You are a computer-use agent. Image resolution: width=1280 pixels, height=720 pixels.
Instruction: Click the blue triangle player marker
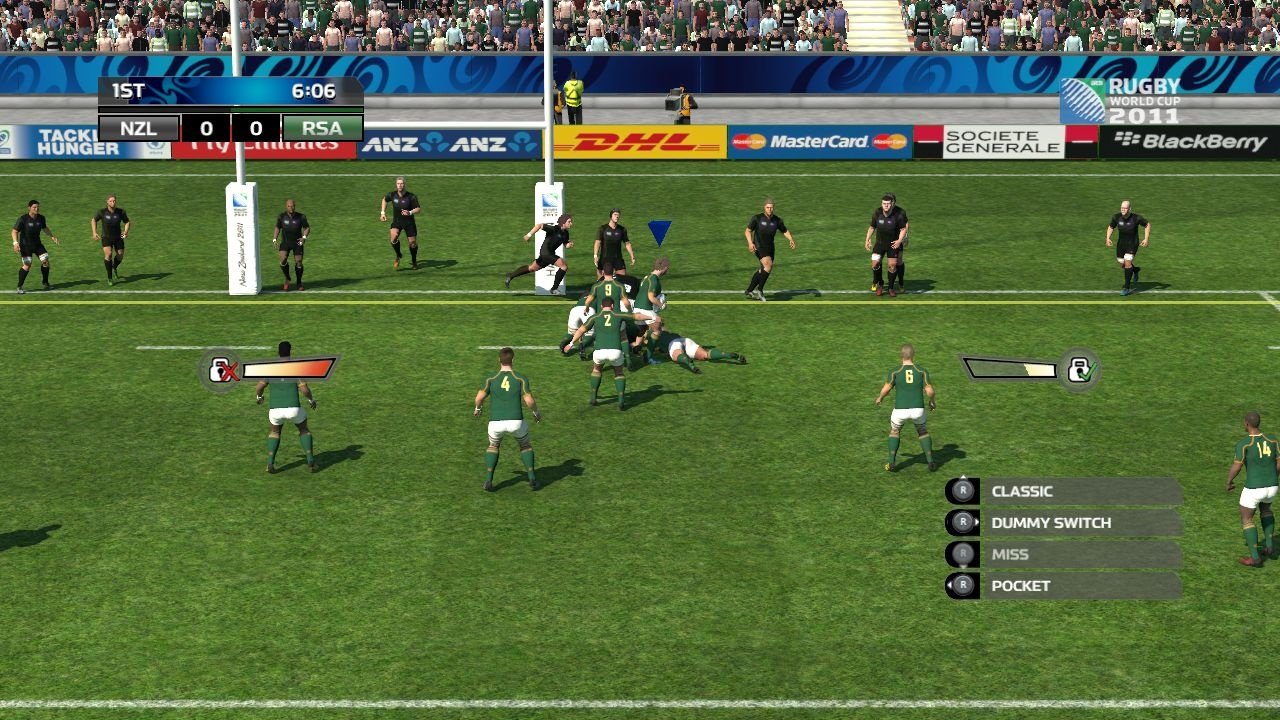pyautogui.click(x=658, y=231)
